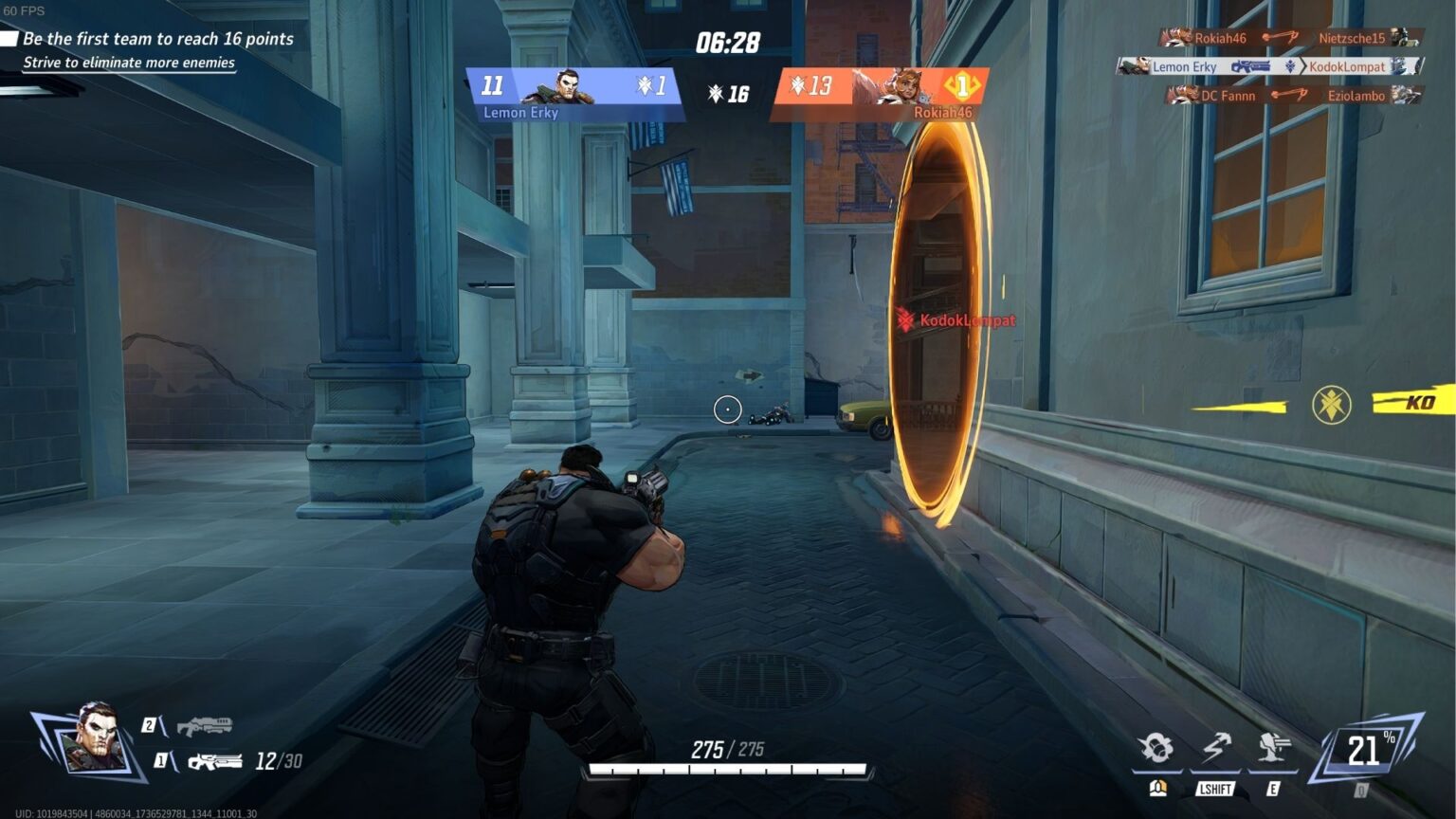Open the blue team Lemon Erky score panel
Screen dimensions: 1456x819
(x=573, y=93)
